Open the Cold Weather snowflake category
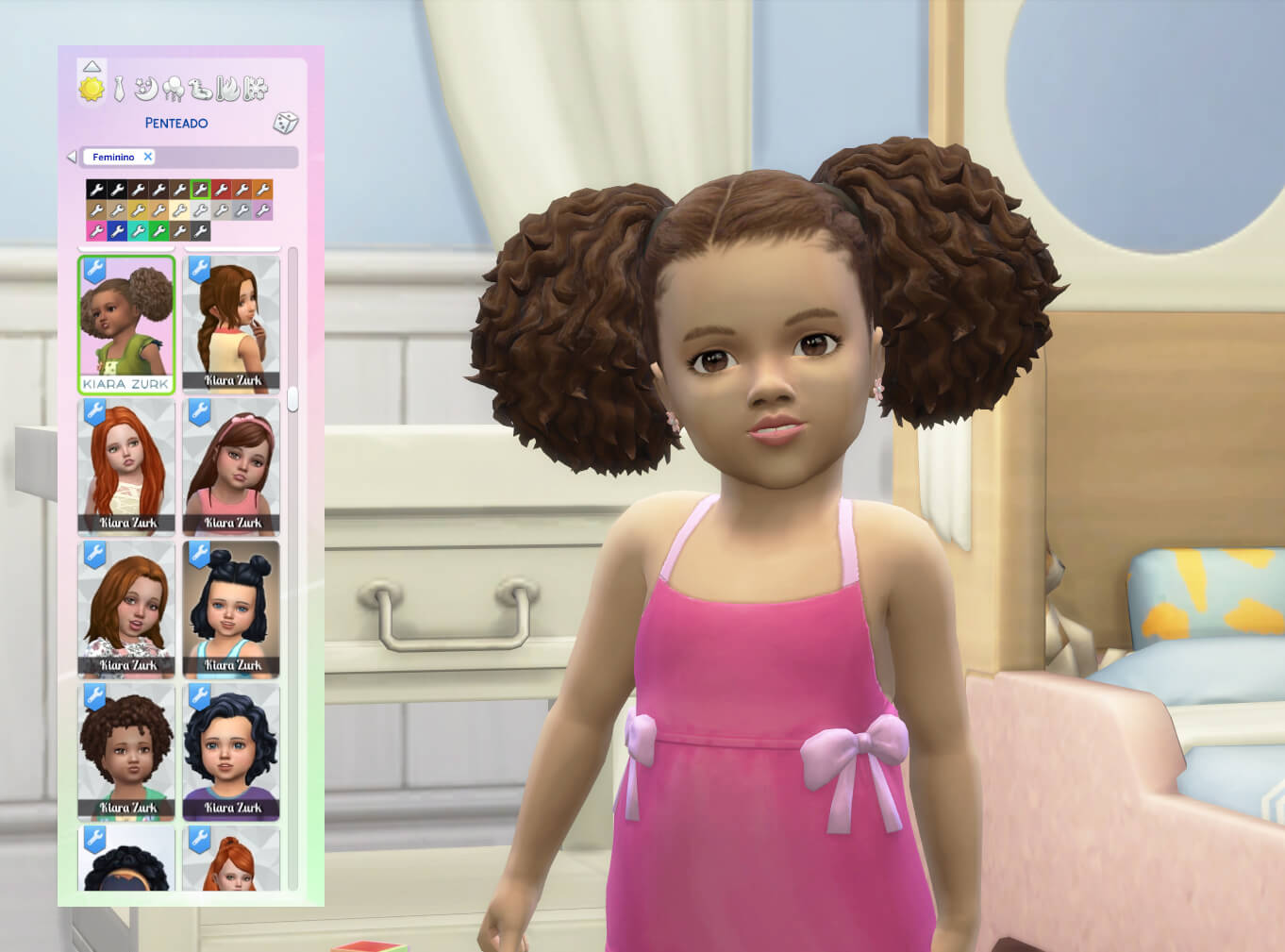 [257, 89]
